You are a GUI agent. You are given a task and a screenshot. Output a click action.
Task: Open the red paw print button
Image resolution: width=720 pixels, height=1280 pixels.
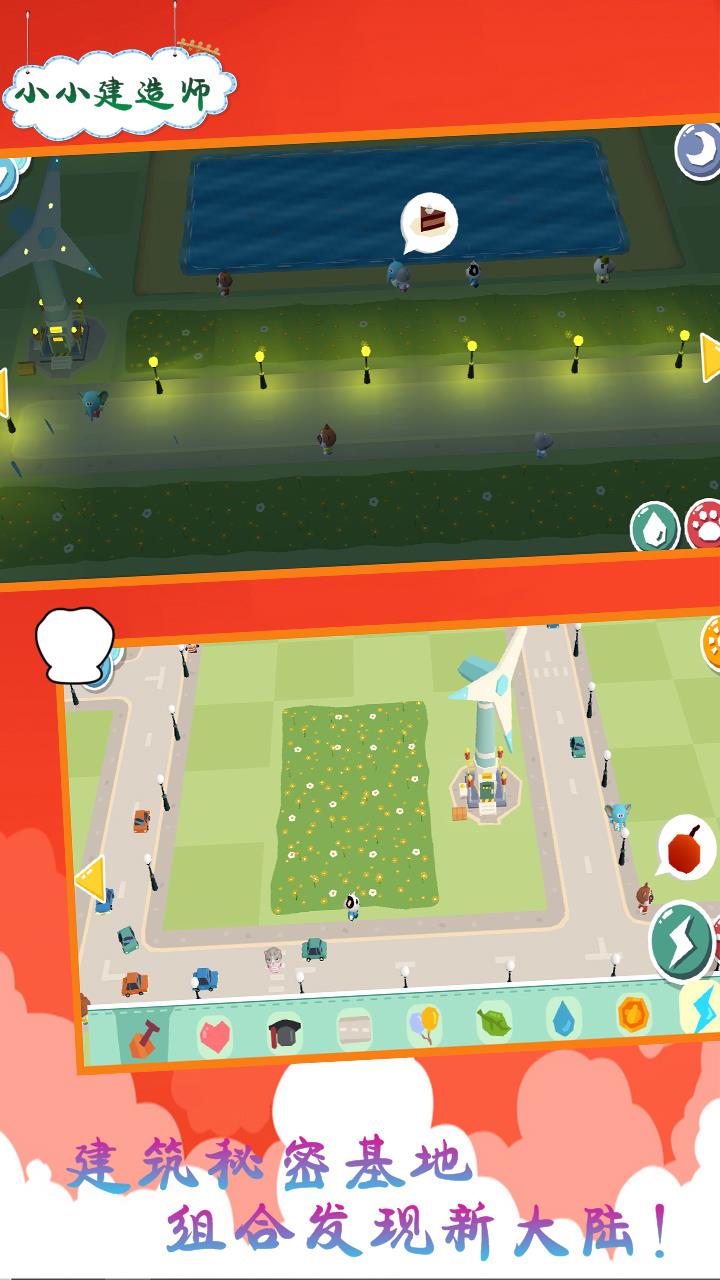(x=704, y=524)
